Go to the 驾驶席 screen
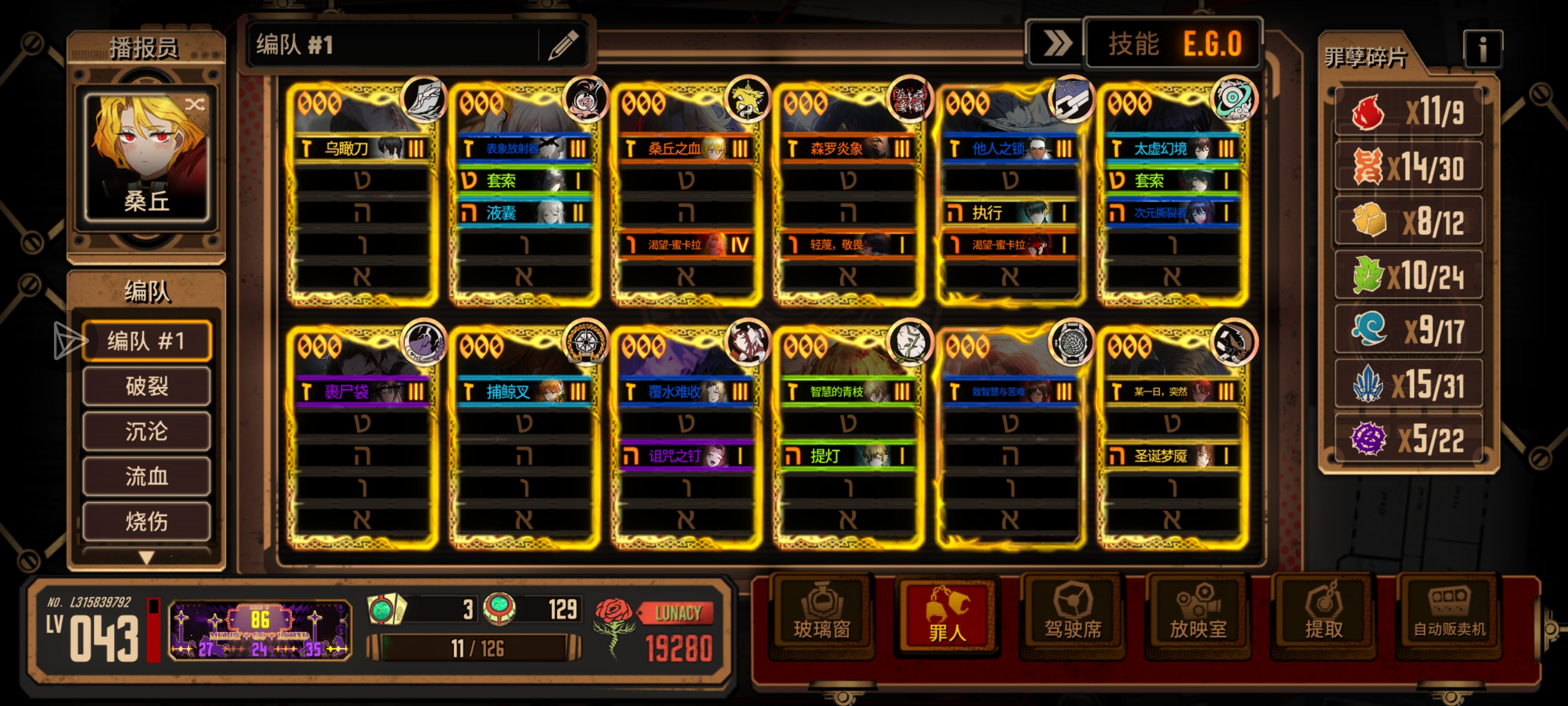Viewport: 1568px width, 706px height. click(1072, 616)
